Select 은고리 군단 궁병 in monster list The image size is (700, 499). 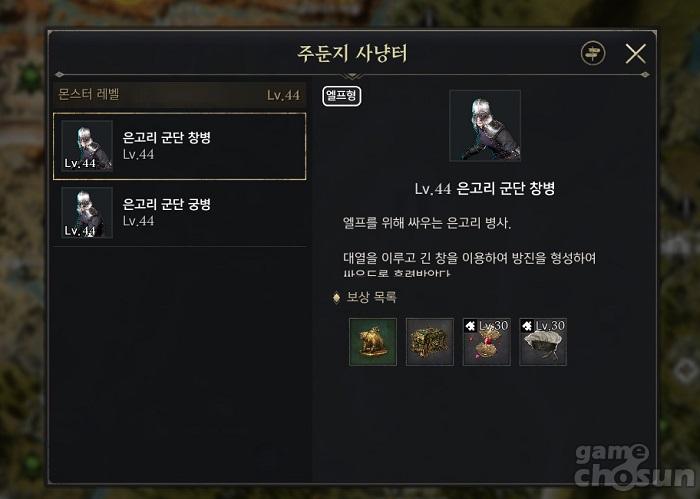point(180,212)
